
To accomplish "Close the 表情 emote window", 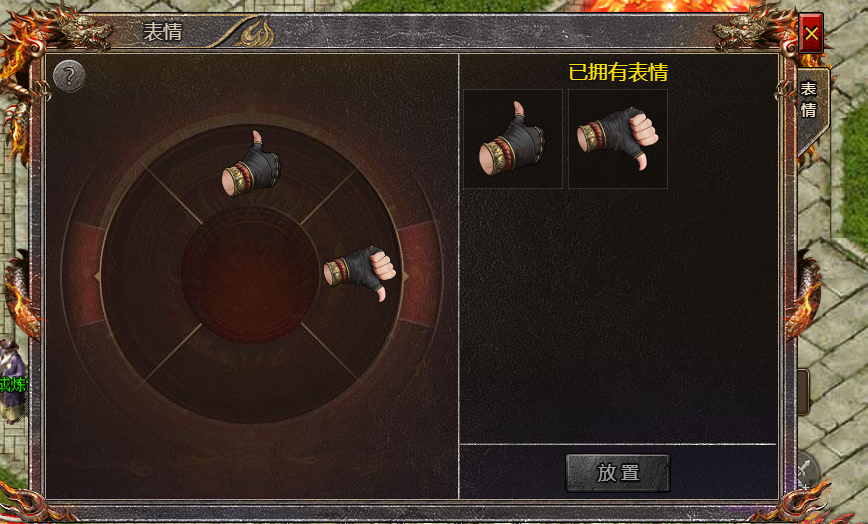I will click(811, 34).
